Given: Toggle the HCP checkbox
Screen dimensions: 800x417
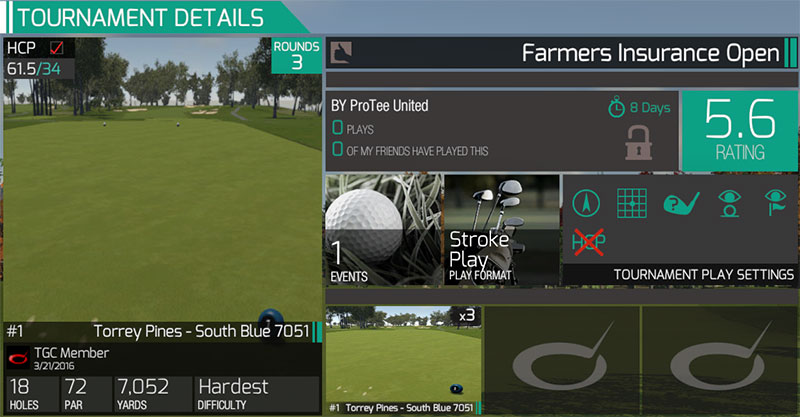Looking at the screenshot, I should (56, 48).
